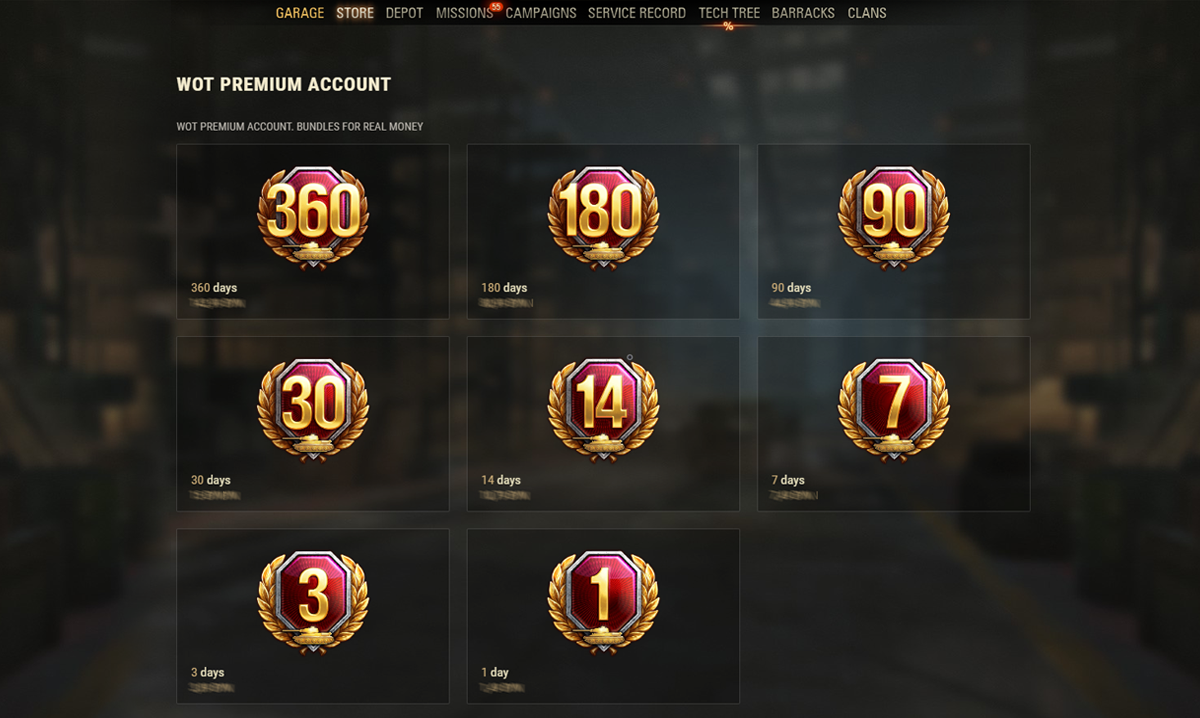The width and height of the screenshot is (1200, 718).
Task: Choose the 14 days premium bundle
Action: [x=603, y=424]
